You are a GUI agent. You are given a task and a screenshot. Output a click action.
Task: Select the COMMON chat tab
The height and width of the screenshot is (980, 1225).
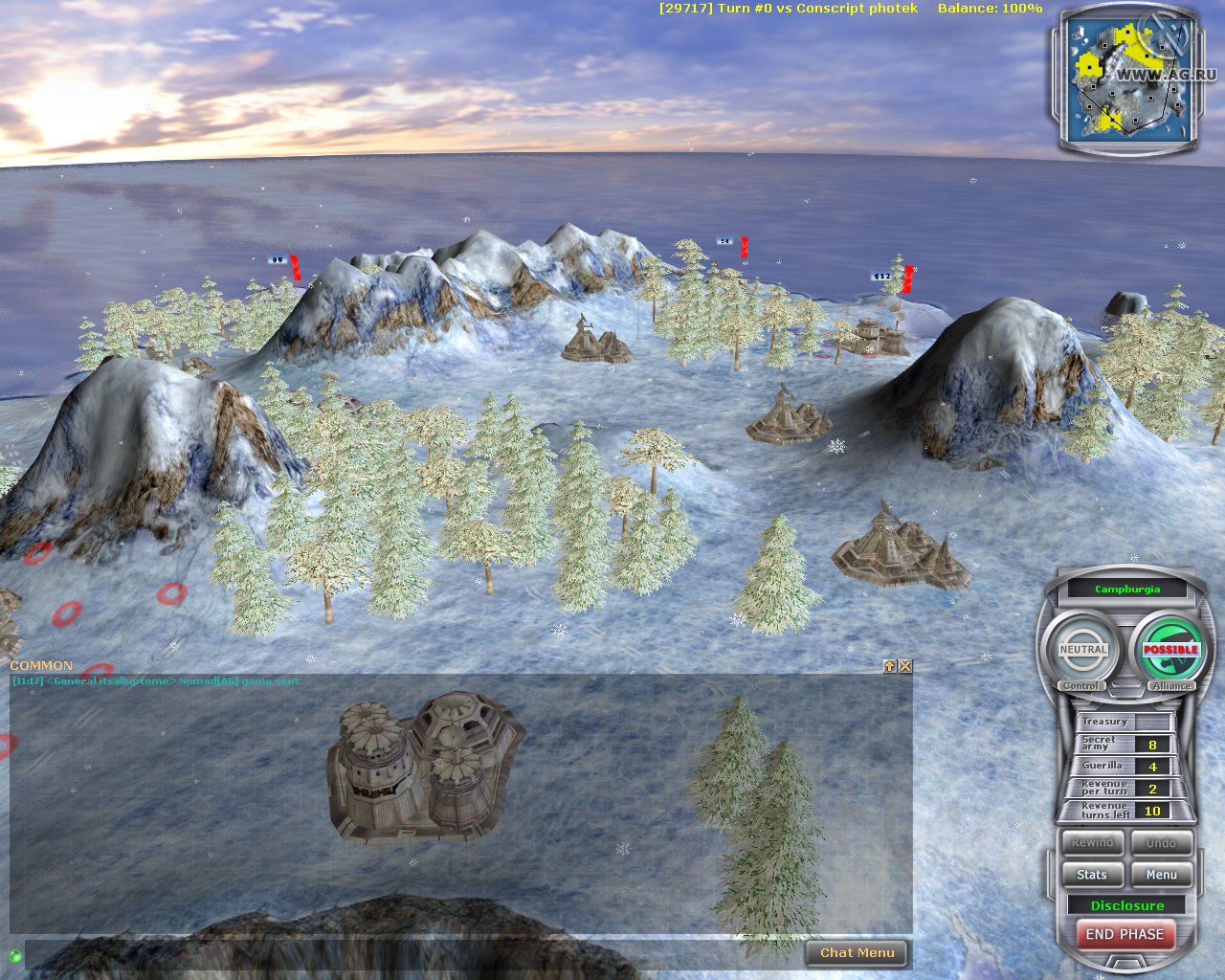click(41, 664)
